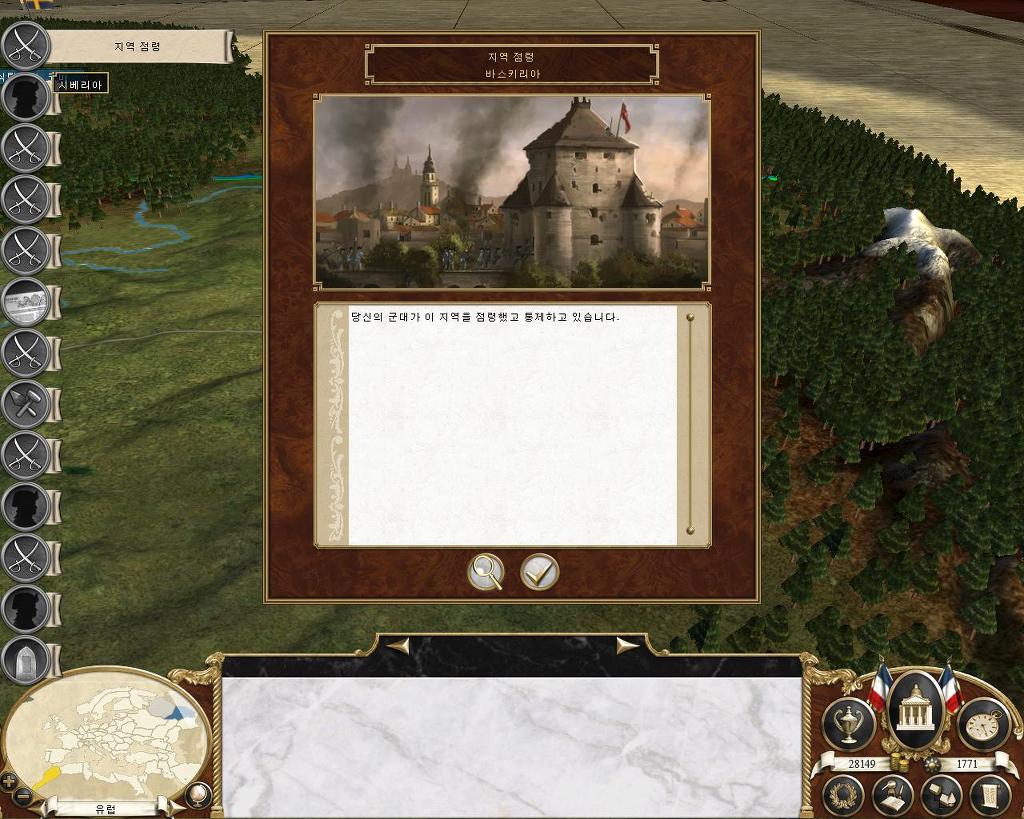
Task: Open the microscope and book technology panel
Action: [x=893, y=797]
